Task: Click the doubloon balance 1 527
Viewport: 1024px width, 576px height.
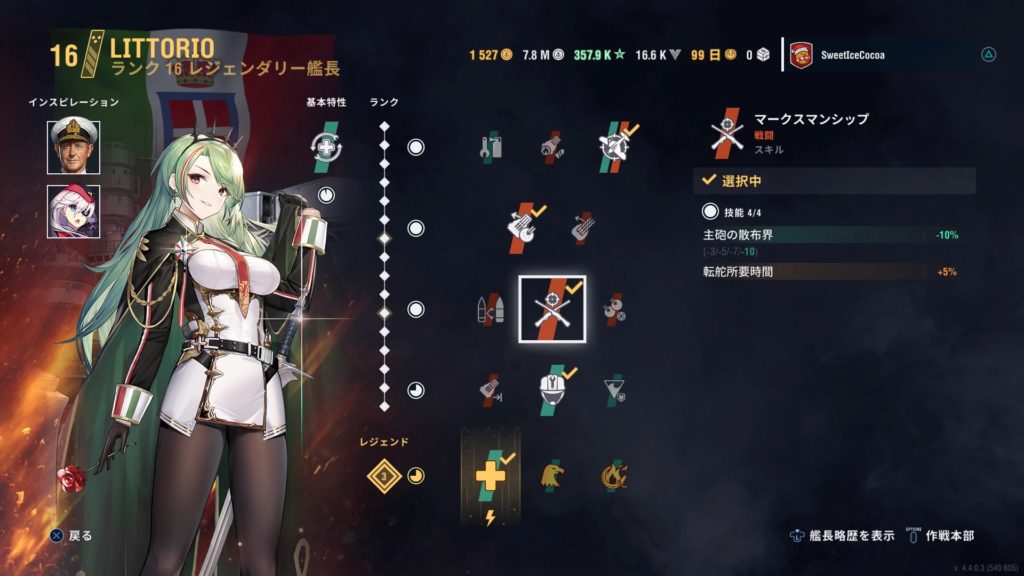Action: 490,54
